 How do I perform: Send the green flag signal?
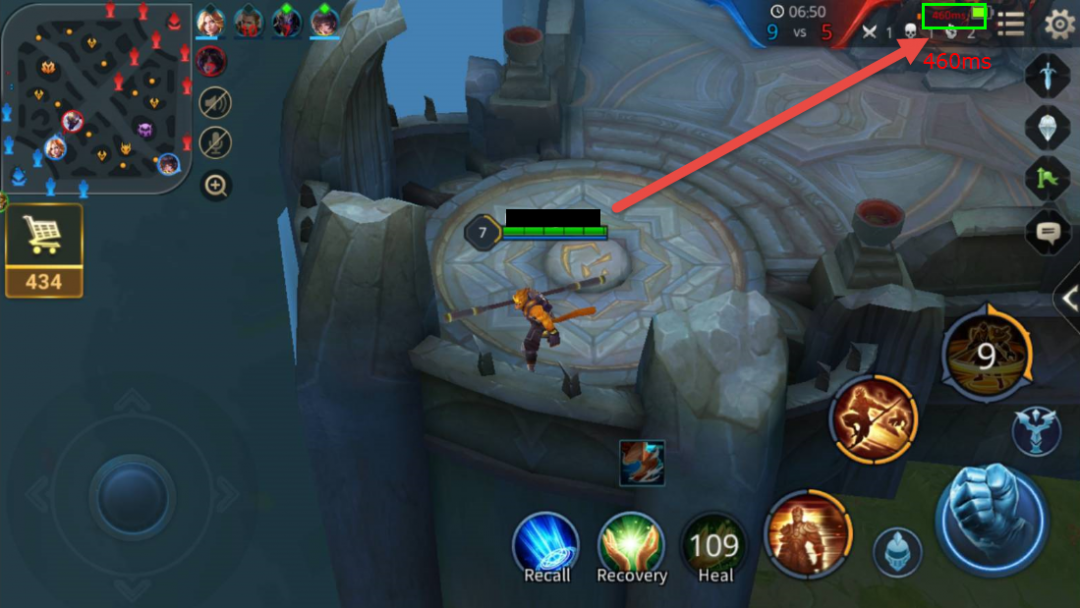1048,179
